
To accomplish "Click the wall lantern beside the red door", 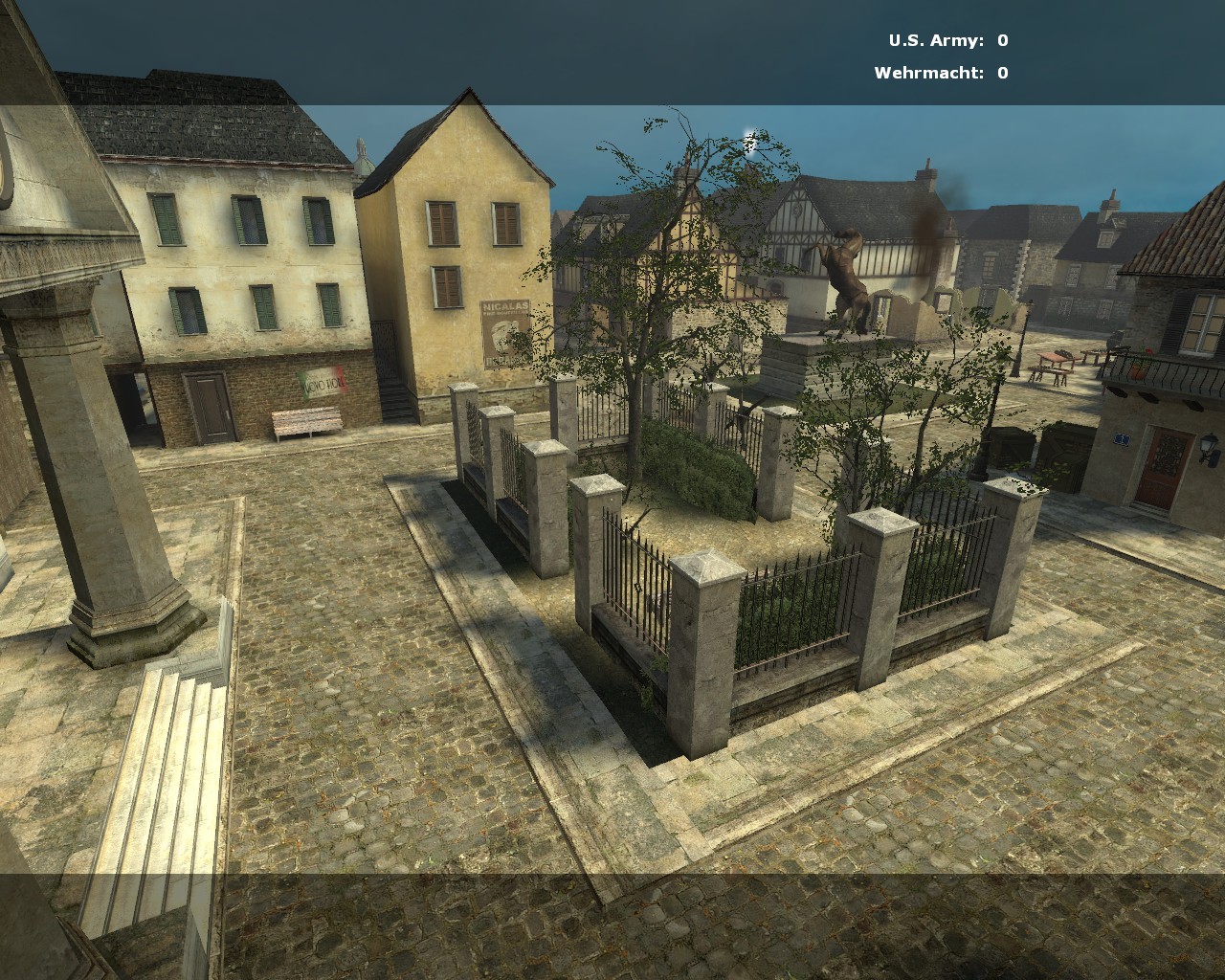I will [1209, 446].
